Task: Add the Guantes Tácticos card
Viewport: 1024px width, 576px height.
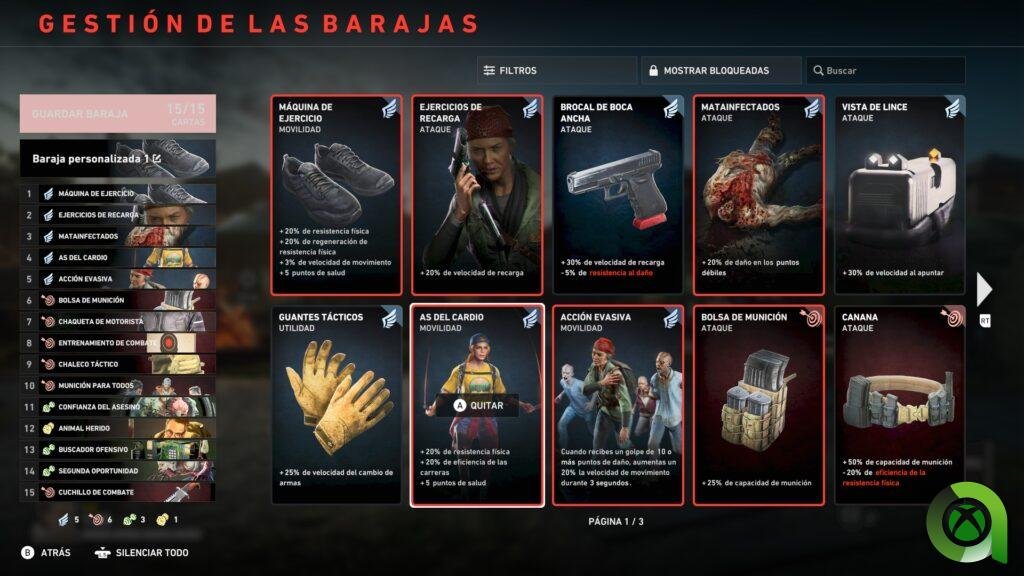Action: (x=336, y=405)
